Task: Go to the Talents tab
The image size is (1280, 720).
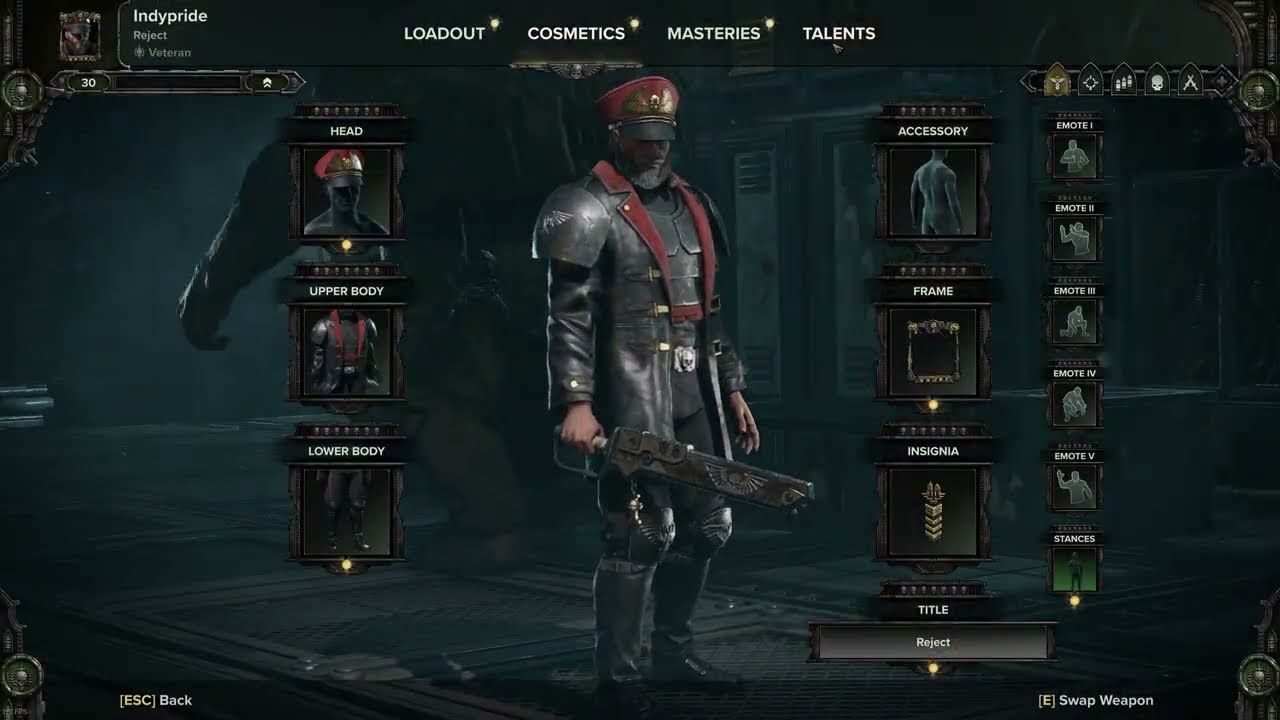Action: point(838,33)
